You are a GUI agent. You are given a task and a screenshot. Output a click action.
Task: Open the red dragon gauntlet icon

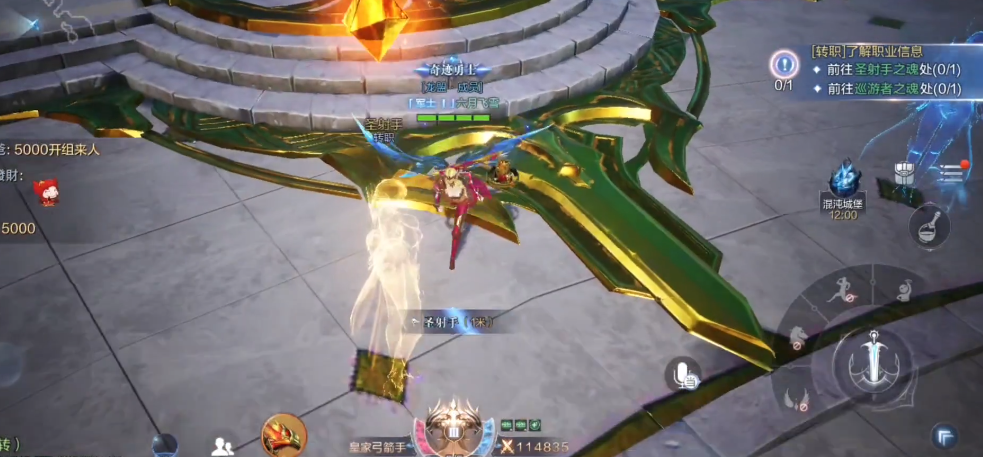[283, 435]
